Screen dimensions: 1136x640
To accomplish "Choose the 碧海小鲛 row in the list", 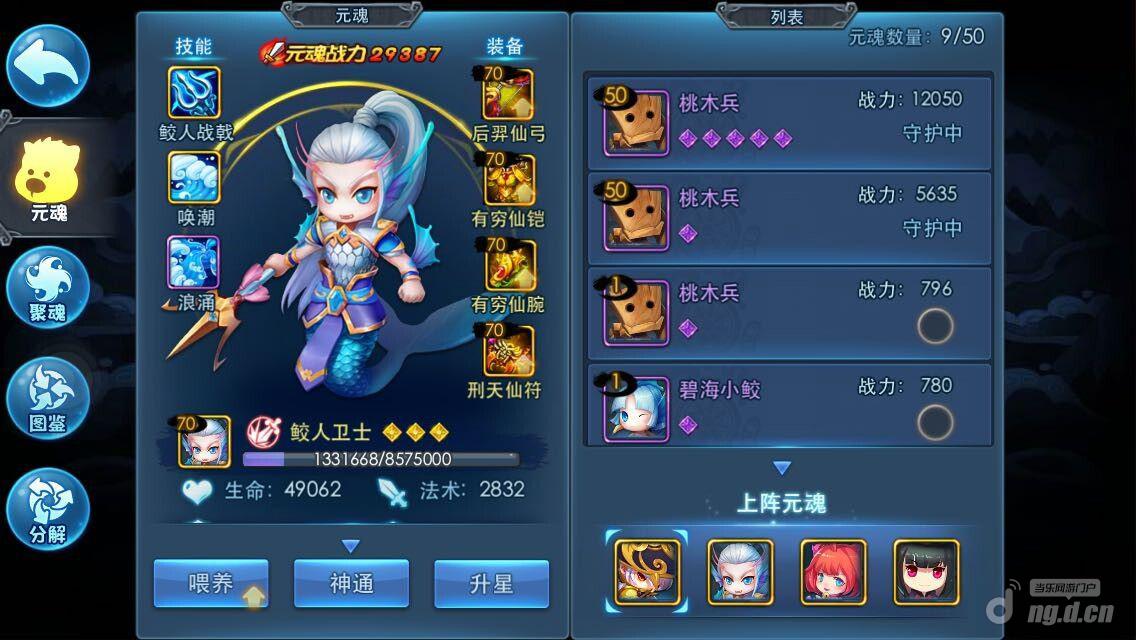I will [x=788, y=405].
